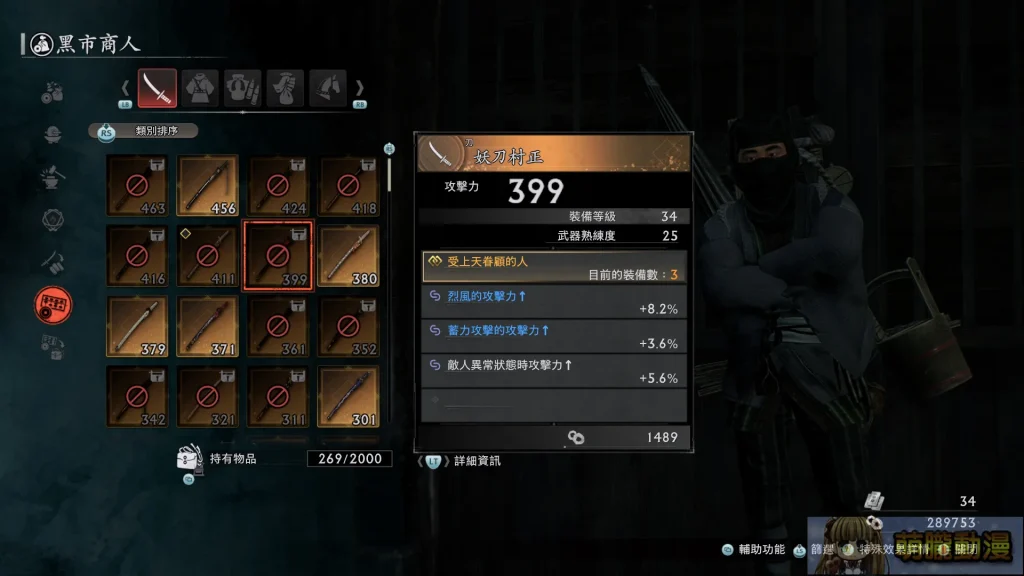
Task: Pick the weapon slot showing 371
Action: pos(207,327)
